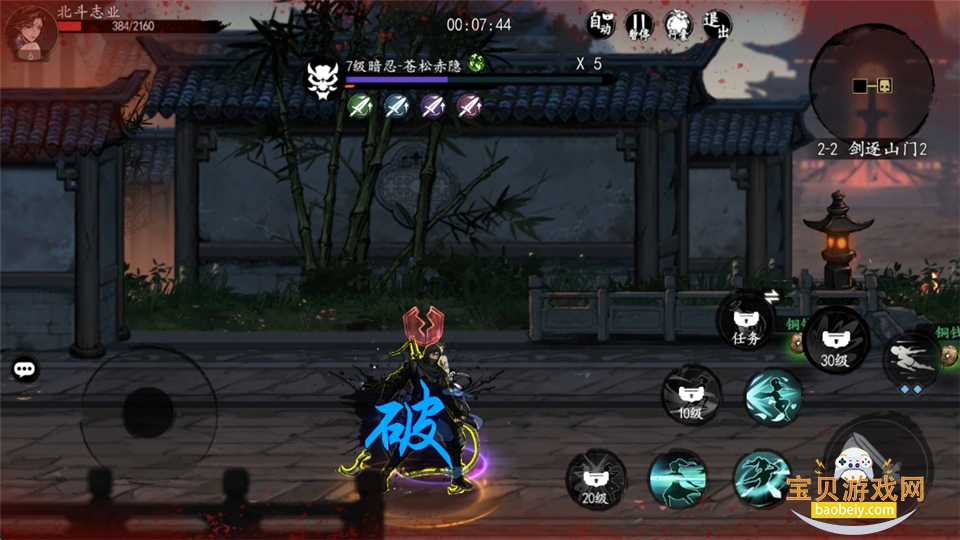
Task: Tap the locked 20级 skill slot
Action: click(x=596, y=478)
